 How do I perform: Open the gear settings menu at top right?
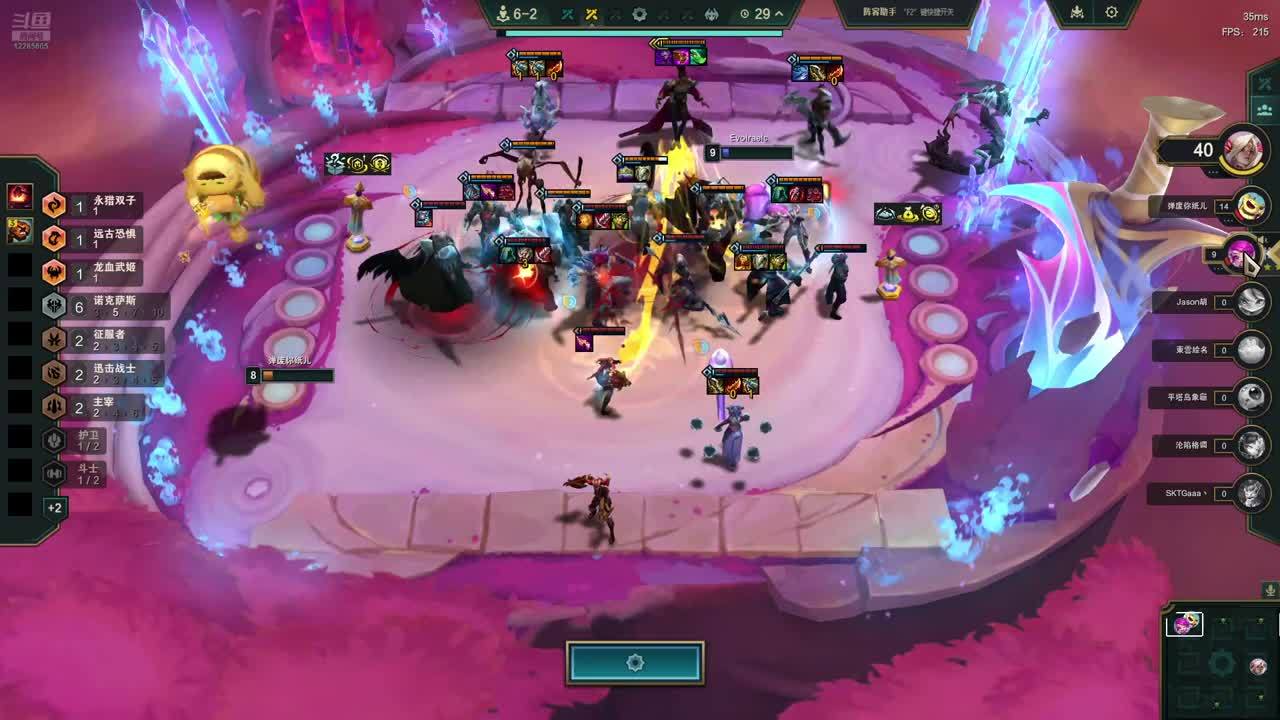[1111, 13]
